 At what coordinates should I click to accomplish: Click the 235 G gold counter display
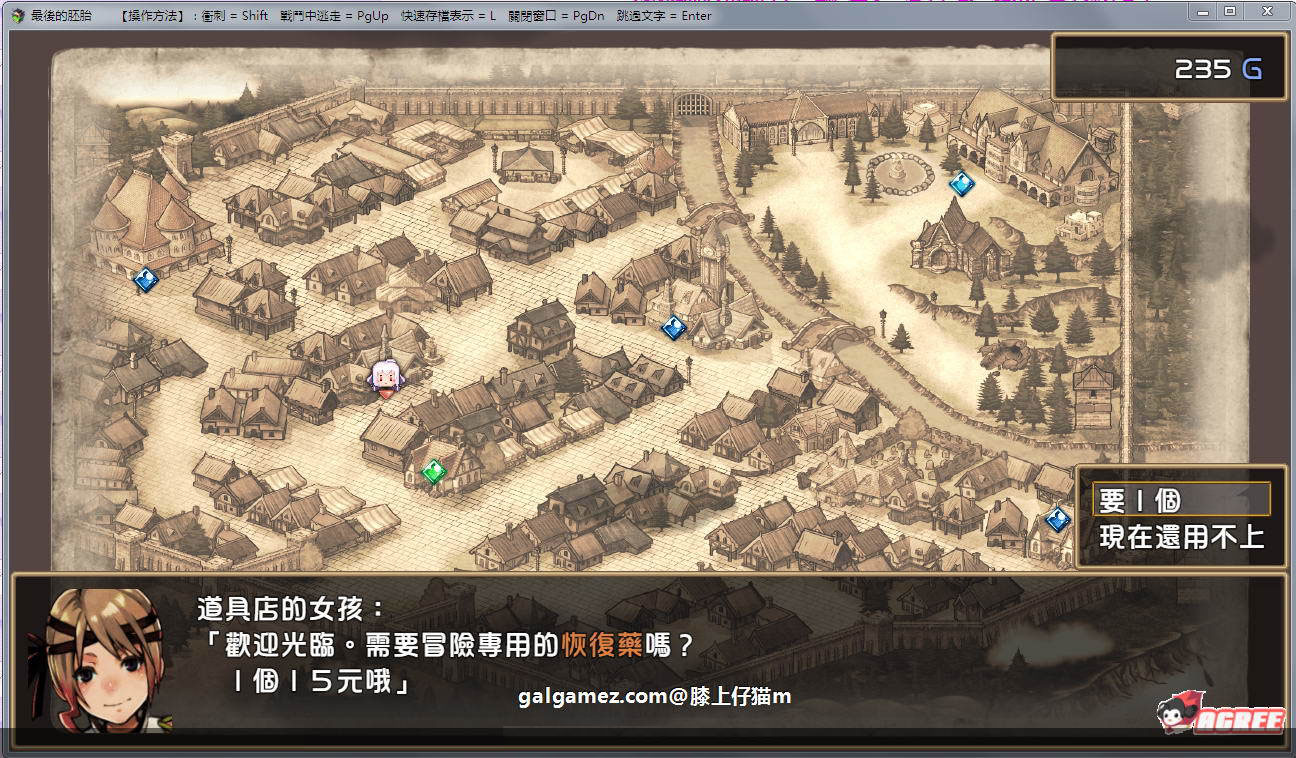pyautogui.click(x=1168, y=69)
